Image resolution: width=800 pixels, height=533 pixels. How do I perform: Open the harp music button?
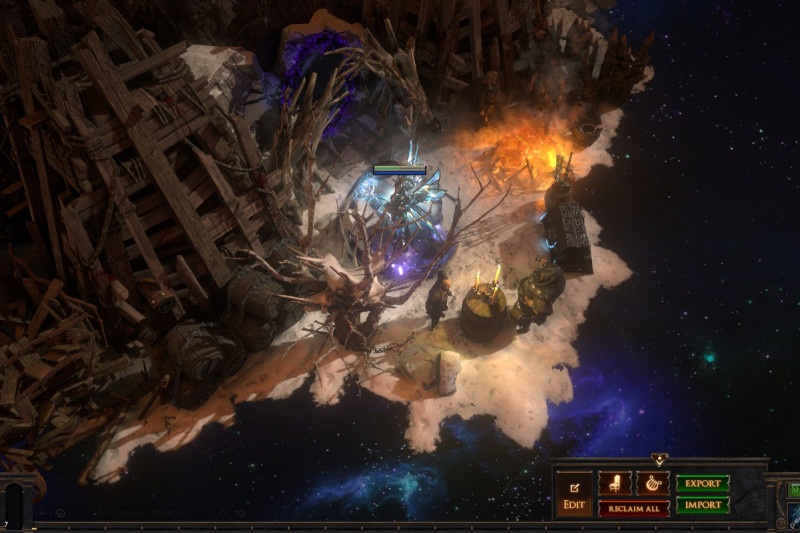pos(652,484)
